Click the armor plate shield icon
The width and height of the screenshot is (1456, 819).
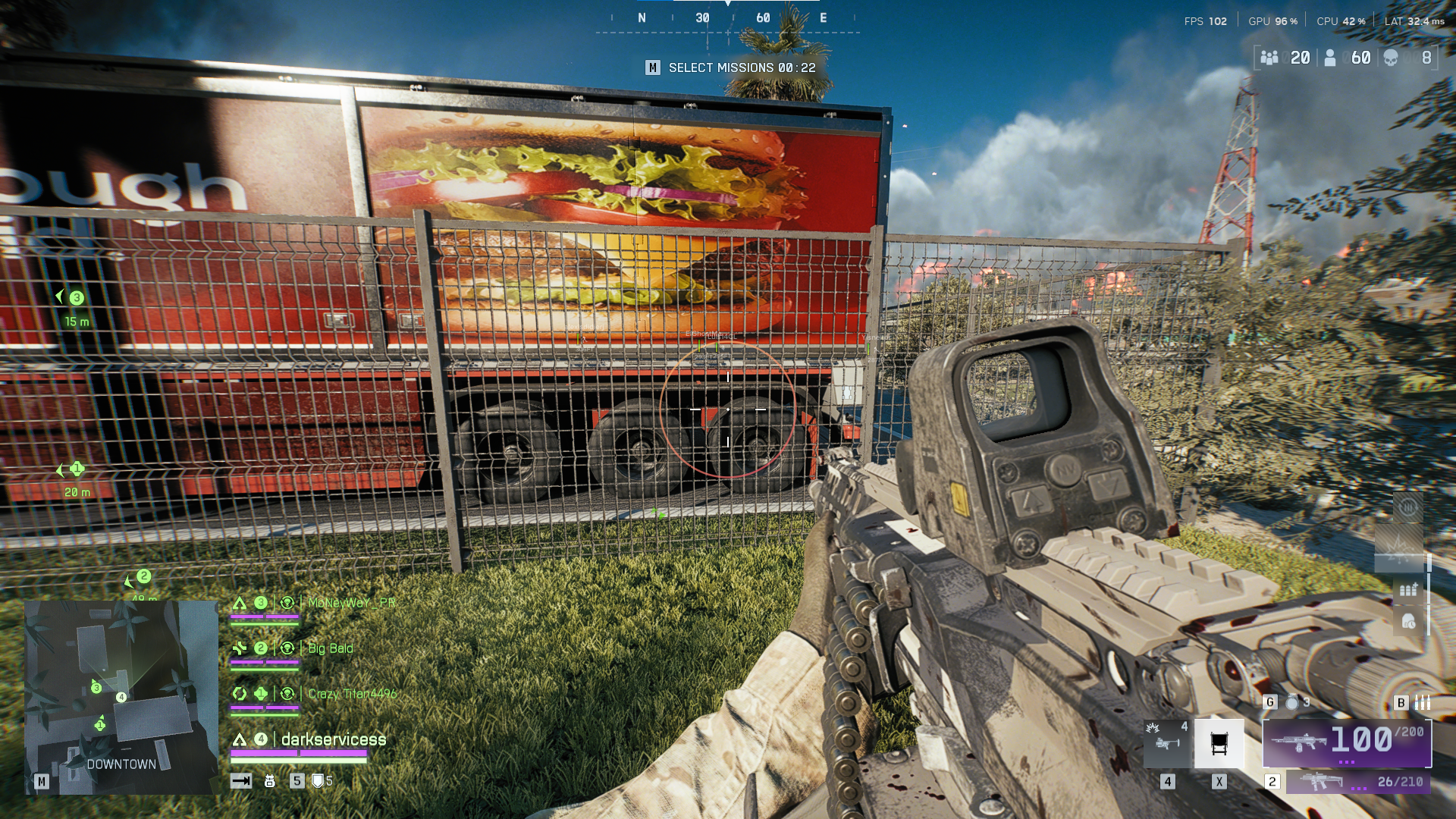click(318, 781)
